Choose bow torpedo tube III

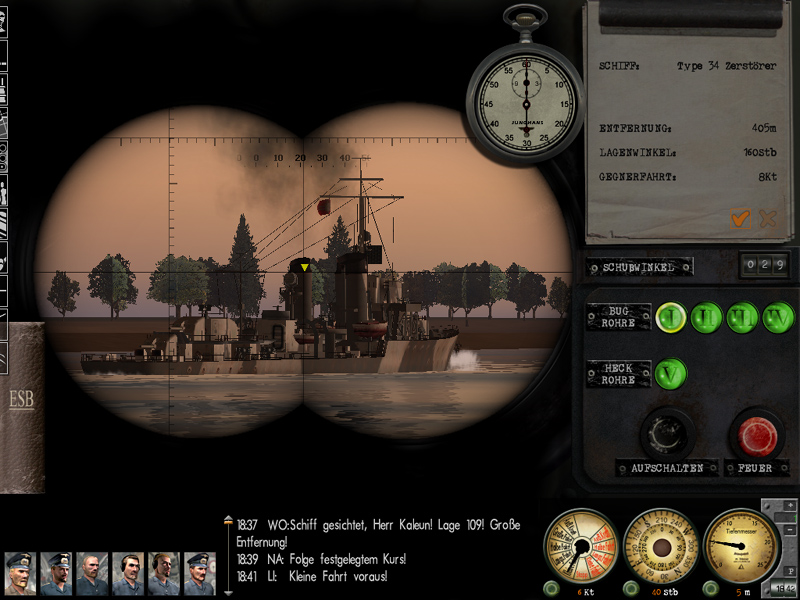click(x=742, y=317)
